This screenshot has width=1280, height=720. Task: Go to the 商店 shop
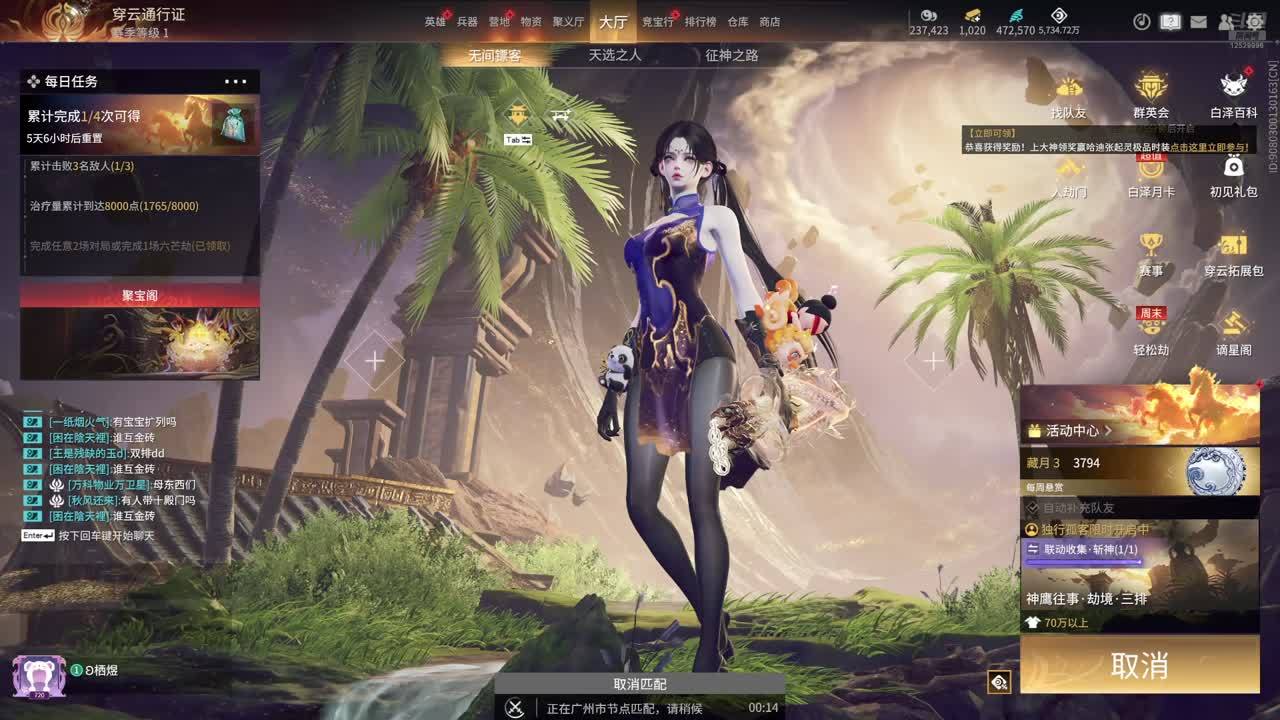[770, 22]
